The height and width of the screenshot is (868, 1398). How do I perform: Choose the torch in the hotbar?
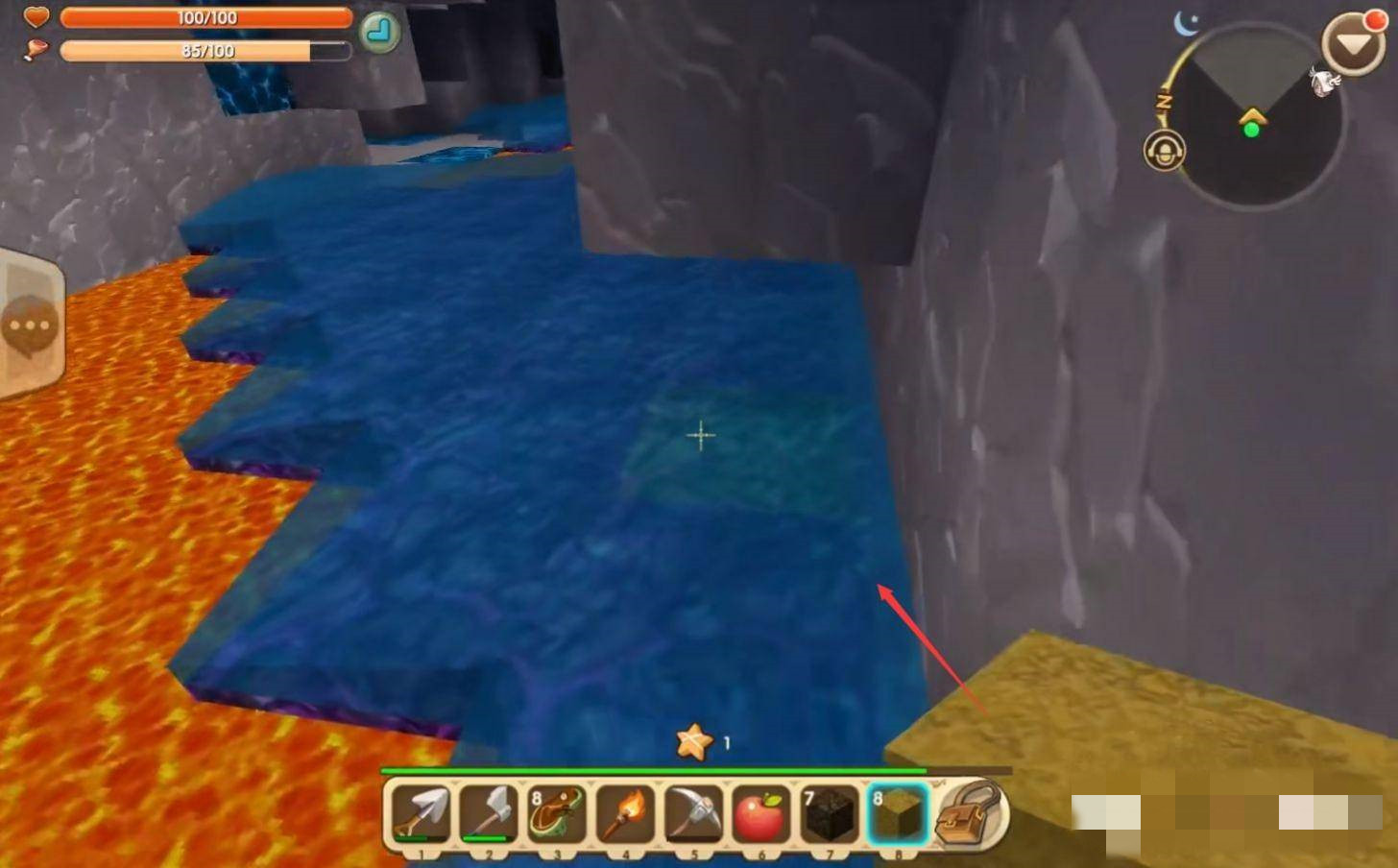tap(625, 813)
